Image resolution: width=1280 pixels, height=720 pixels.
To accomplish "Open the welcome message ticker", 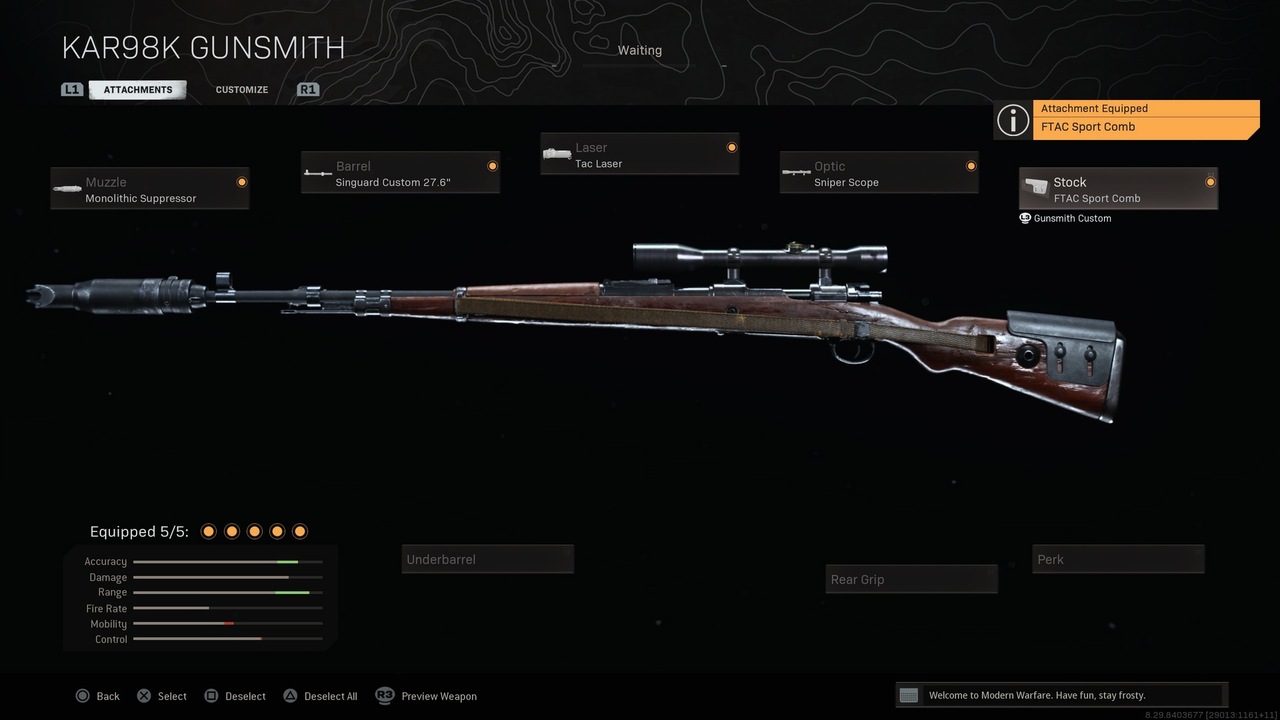I will coord(1060,695).
